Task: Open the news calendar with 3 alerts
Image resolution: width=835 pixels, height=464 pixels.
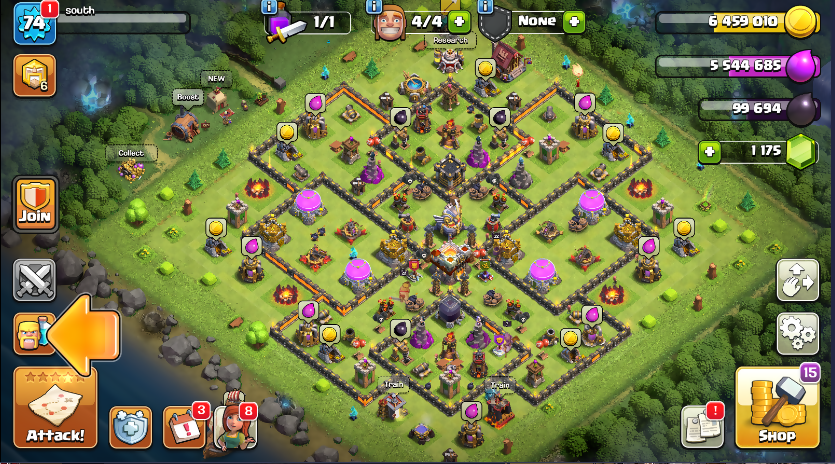Action: 183,427
